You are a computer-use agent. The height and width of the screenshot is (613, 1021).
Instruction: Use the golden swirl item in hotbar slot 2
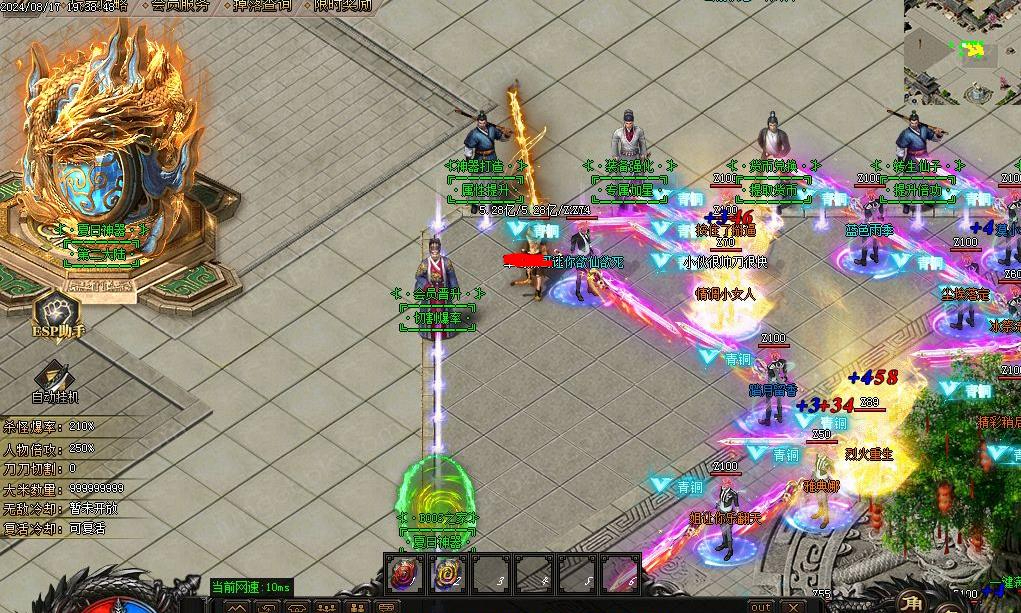pyautogui.click(x=449, y=574)
